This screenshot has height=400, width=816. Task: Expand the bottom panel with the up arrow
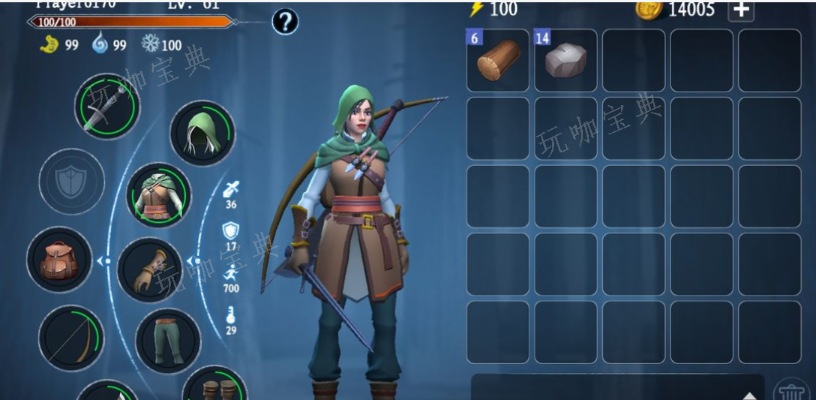[x=749, y=394]
